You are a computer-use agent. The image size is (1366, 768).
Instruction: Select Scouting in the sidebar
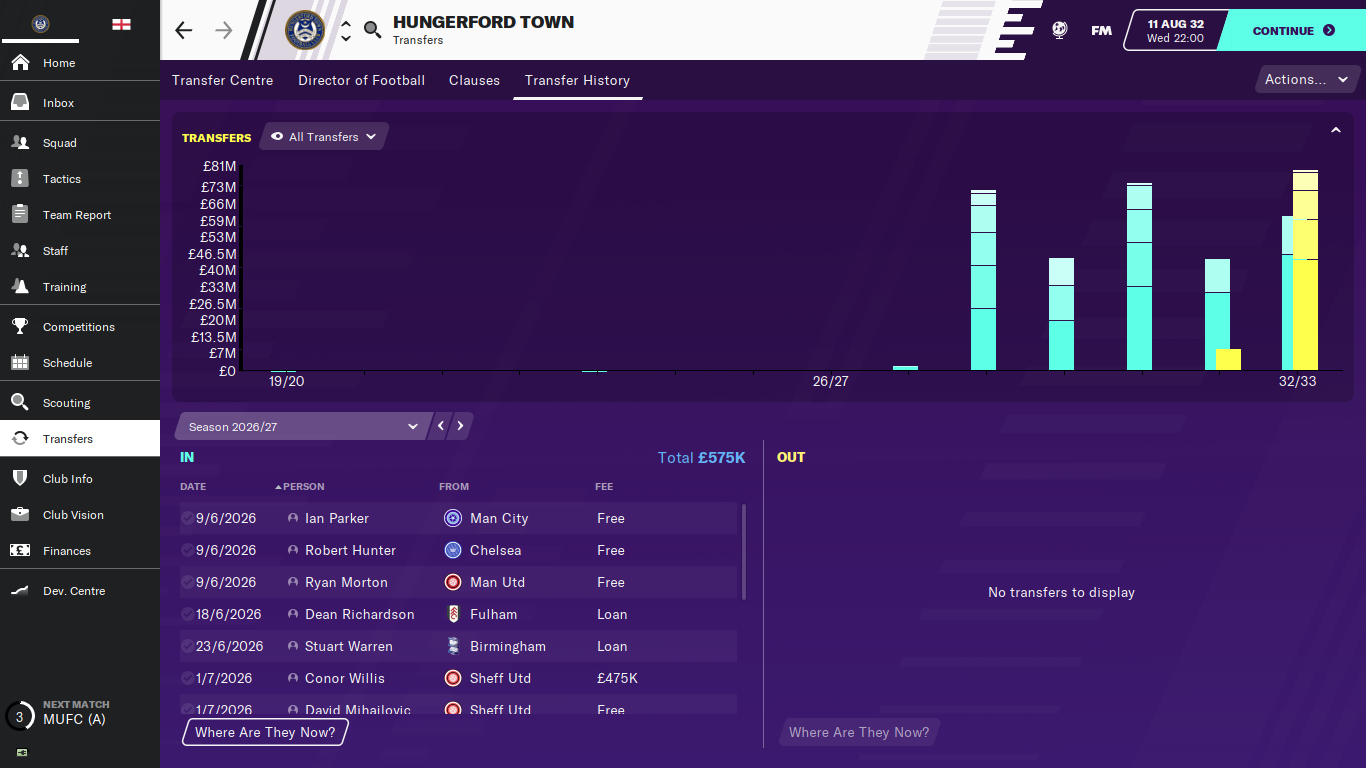(x=66, y=403)
